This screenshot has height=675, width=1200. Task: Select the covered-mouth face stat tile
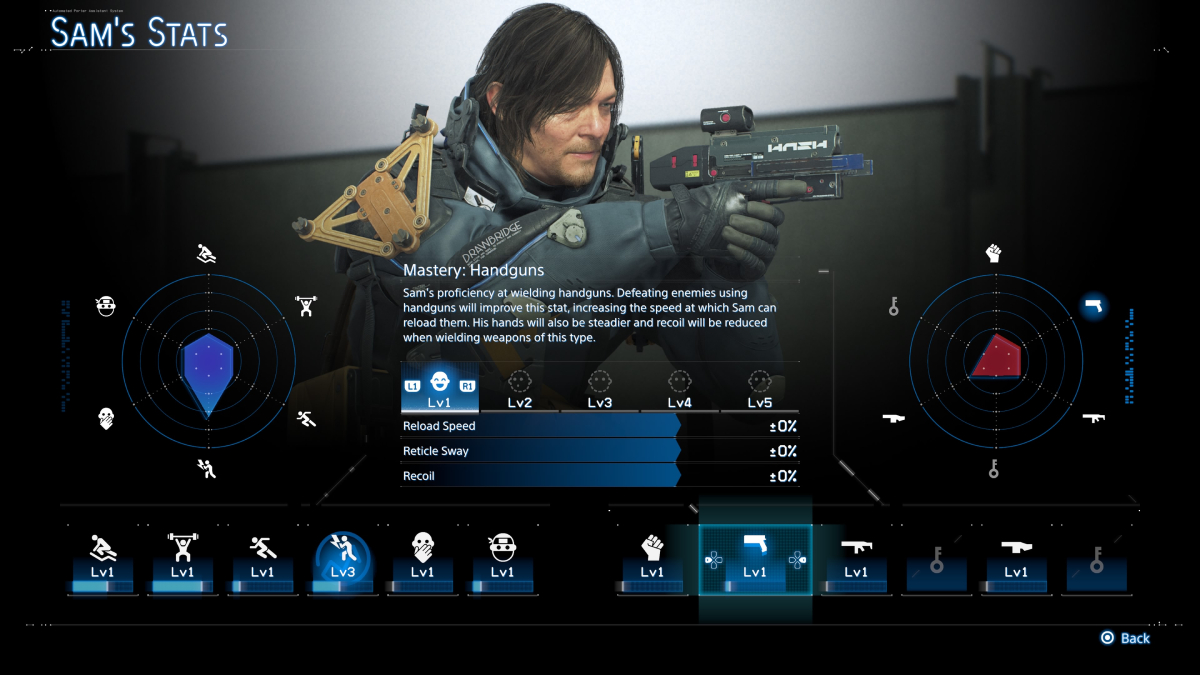click(x=422, y=560)
